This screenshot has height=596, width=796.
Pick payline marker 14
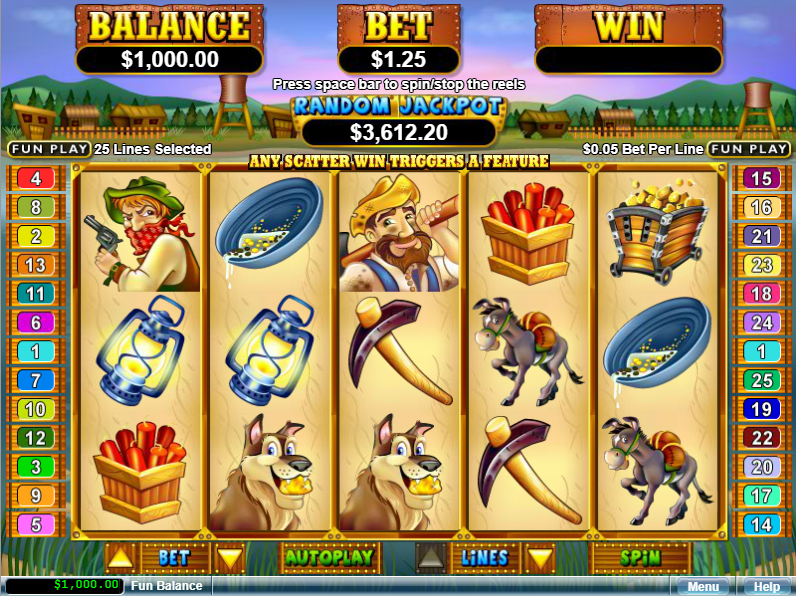[x=761, y=524]
